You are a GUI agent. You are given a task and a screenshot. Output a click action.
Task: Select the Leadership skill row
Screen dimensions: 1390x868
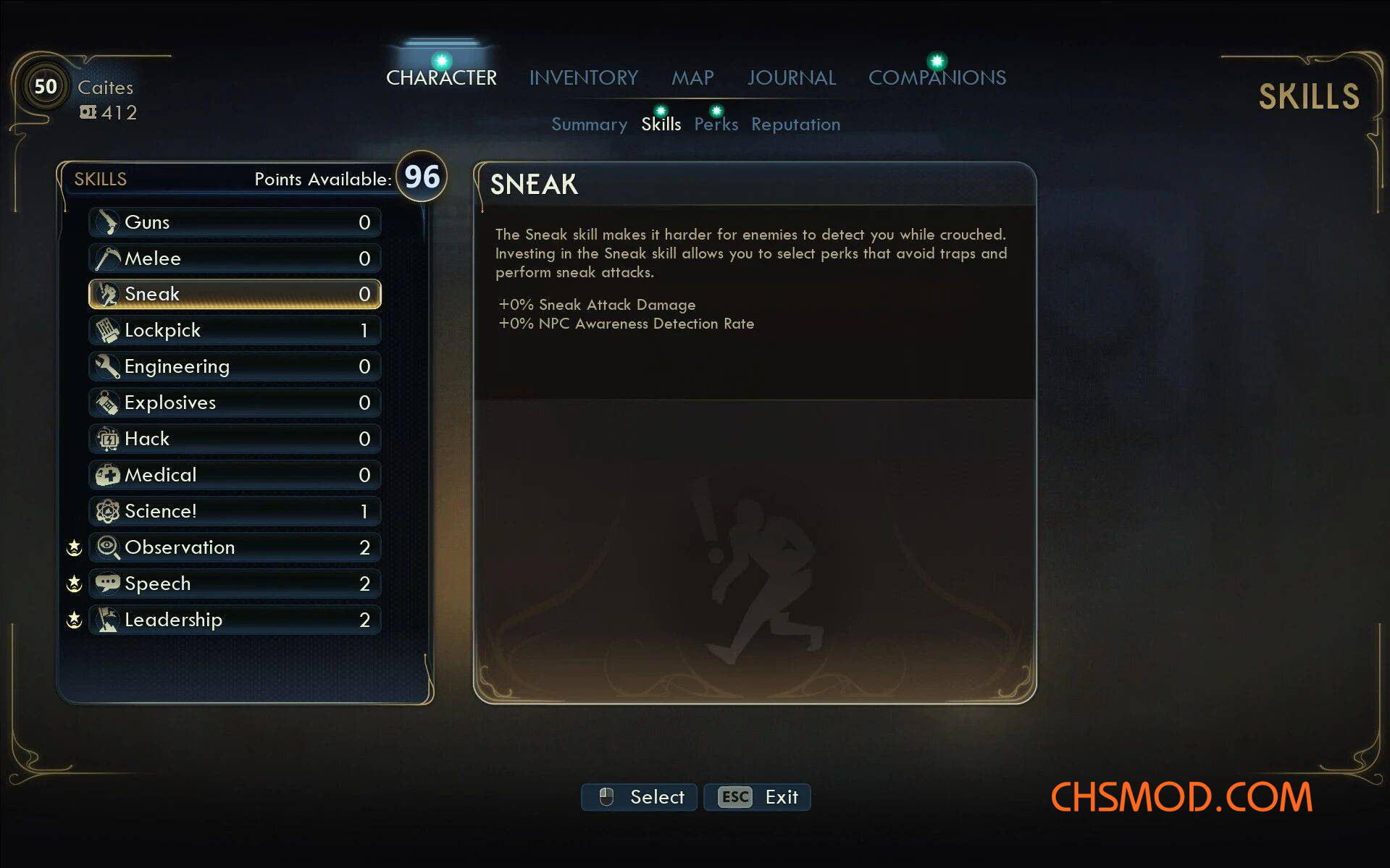coord(235,620)
